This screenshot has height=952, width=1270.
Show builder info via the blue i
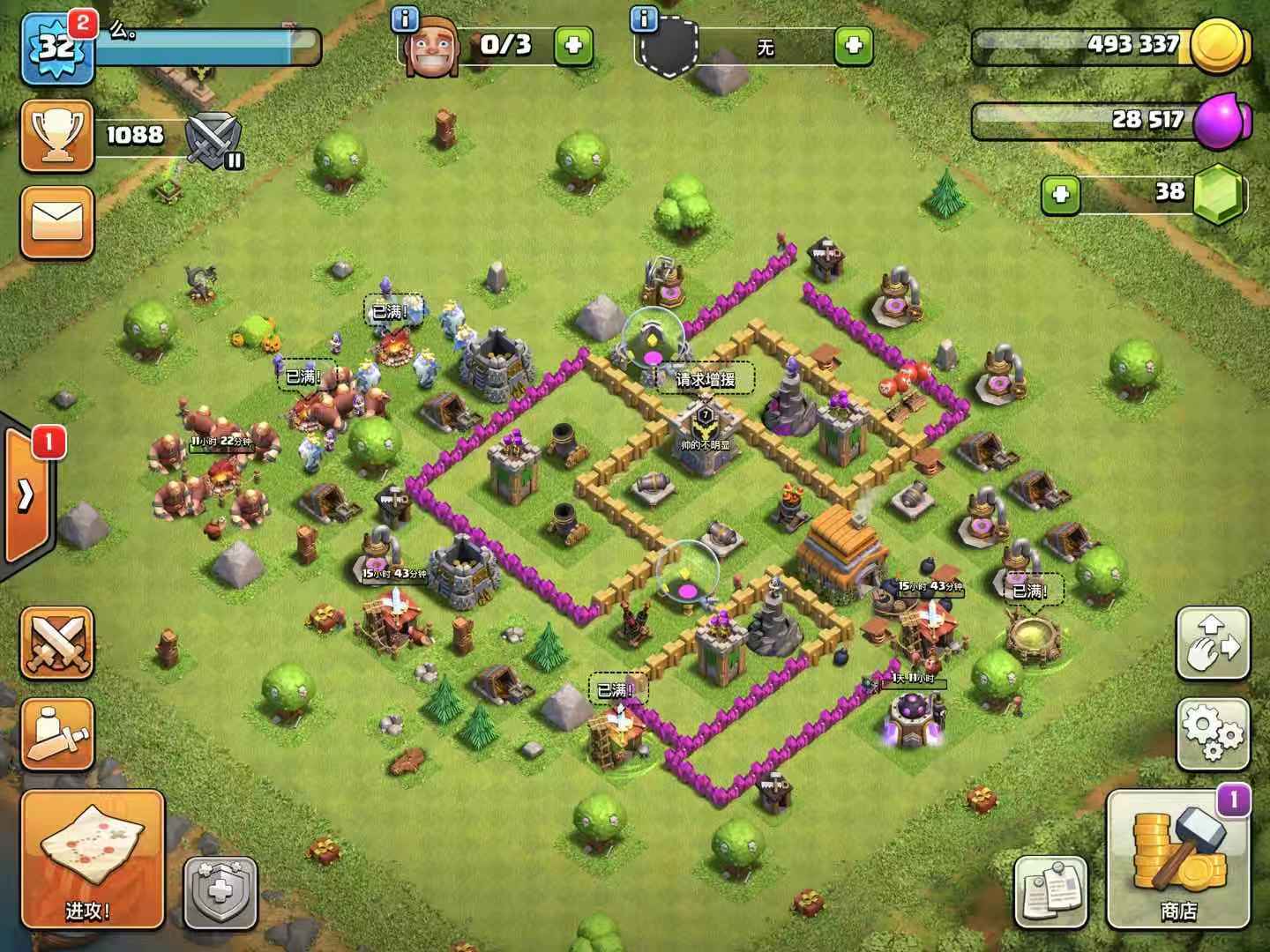pyautogui.click(x=406, y=18)
